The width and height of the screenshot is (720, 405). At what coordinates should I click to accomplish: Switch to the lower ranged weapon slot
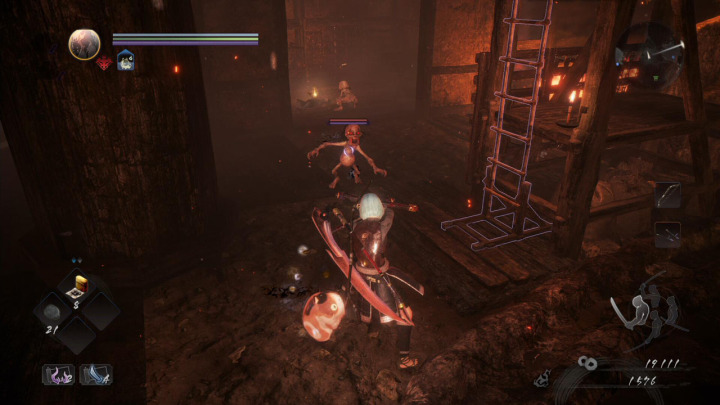click(x=667, y=234)
